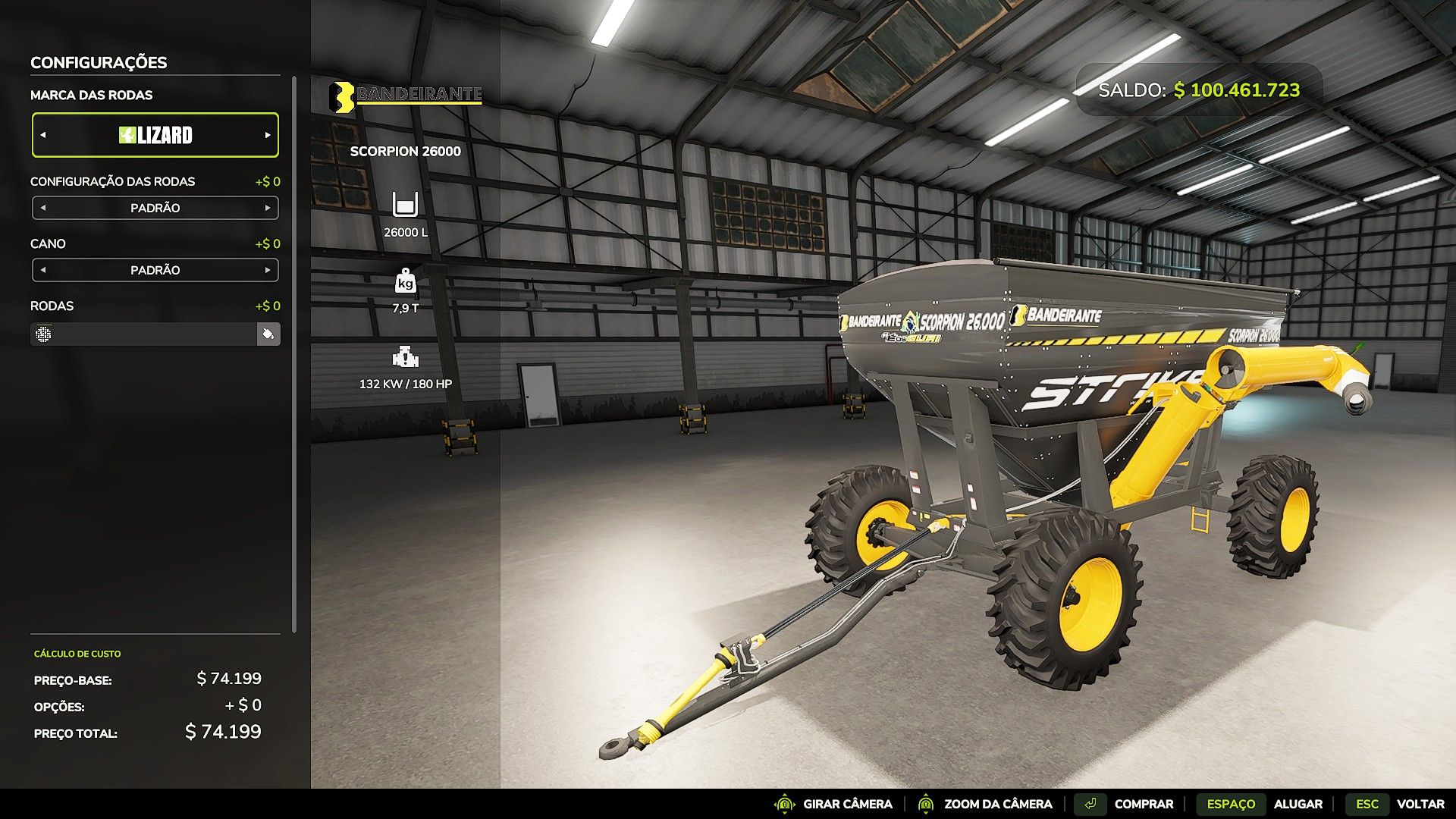Viewport: 1456px width, 819px height.
Task: Choose next Cano option
Action: point(268,270)
